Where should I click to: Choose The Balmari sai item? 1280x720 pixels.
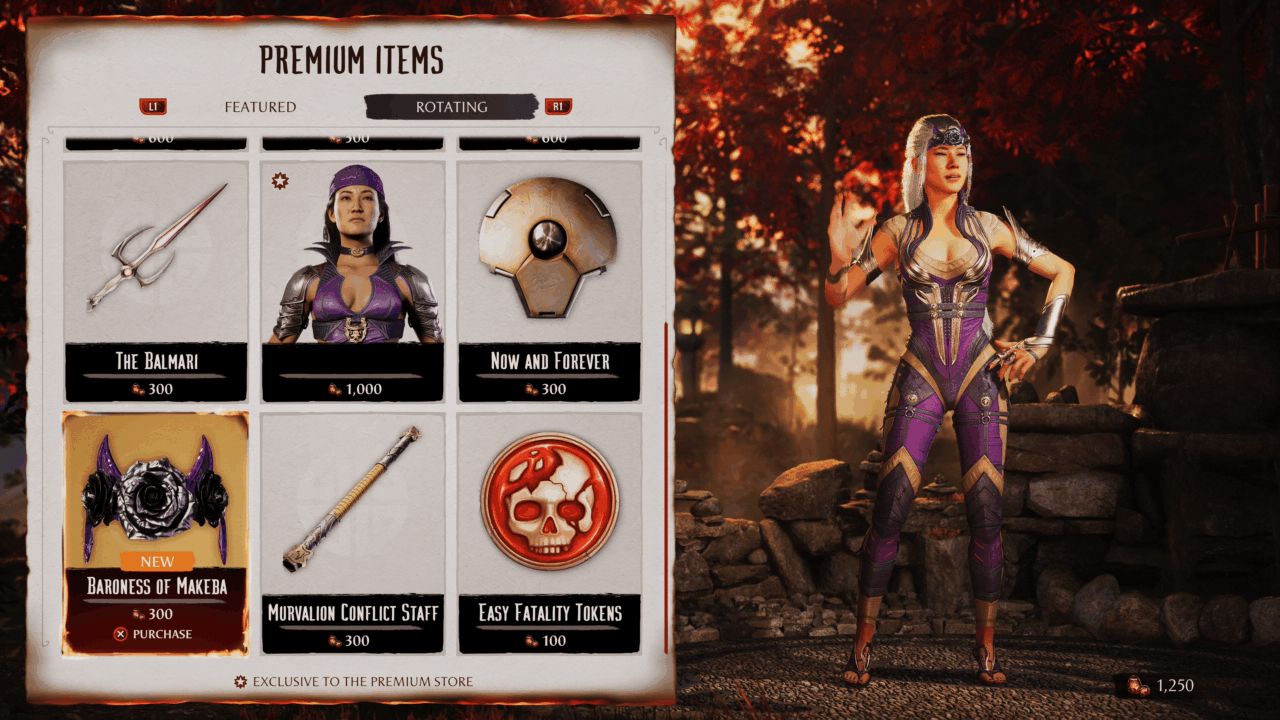tap(156, 281)
